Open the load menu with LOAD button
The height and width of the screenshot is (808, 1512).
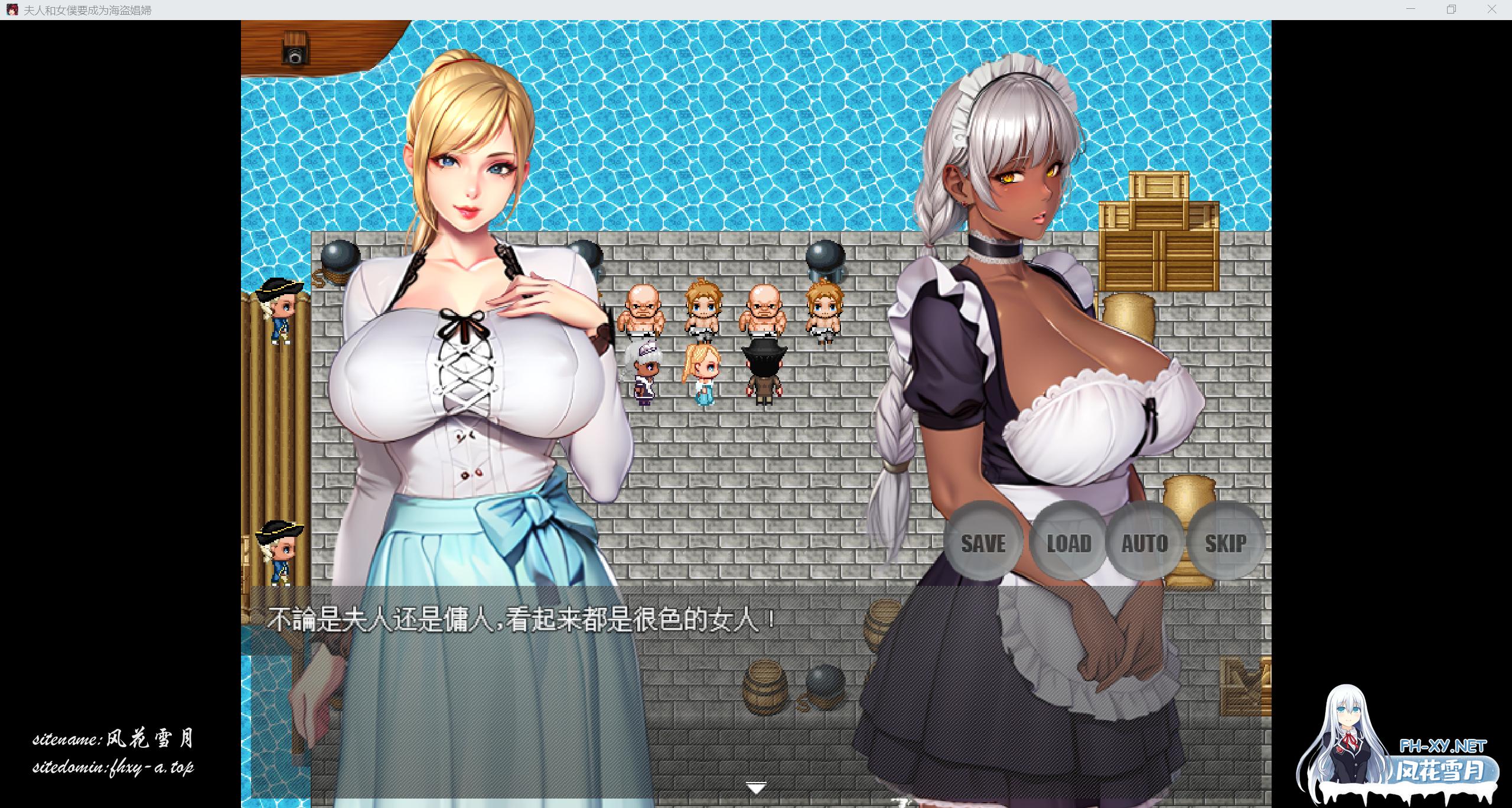pyautogui.click(x=1070, y=543)
